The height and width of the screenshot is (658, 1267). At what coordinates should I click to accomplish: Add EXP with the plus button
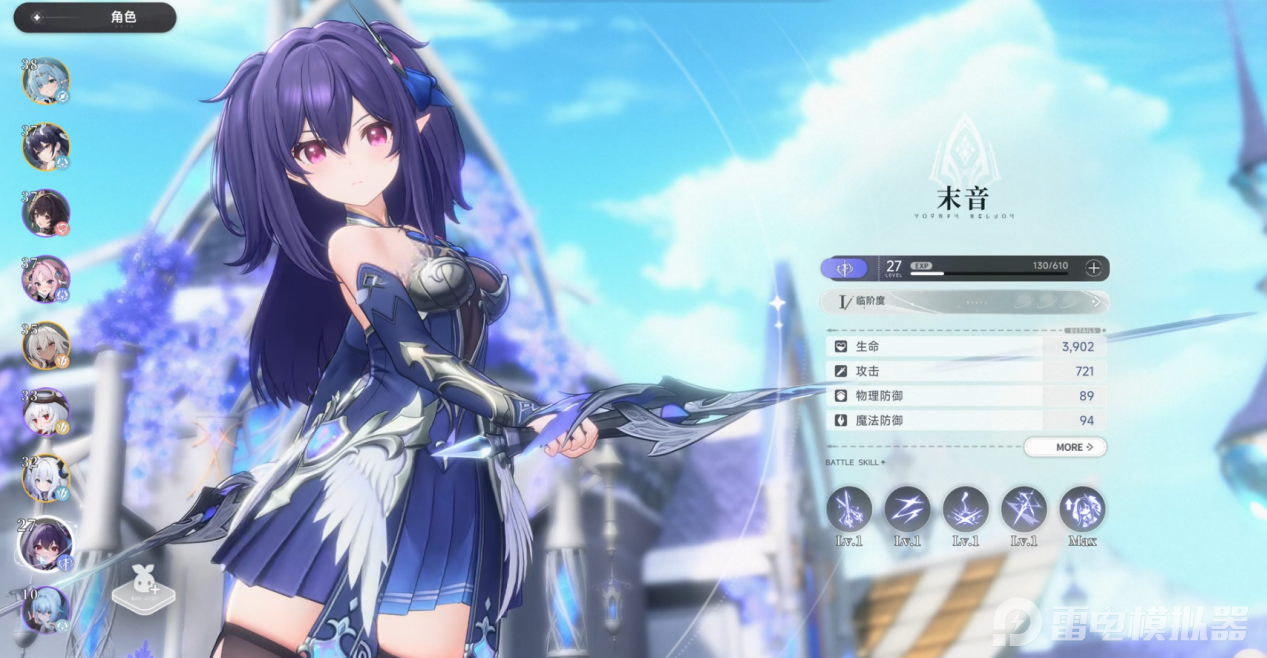coord(1094,268)
